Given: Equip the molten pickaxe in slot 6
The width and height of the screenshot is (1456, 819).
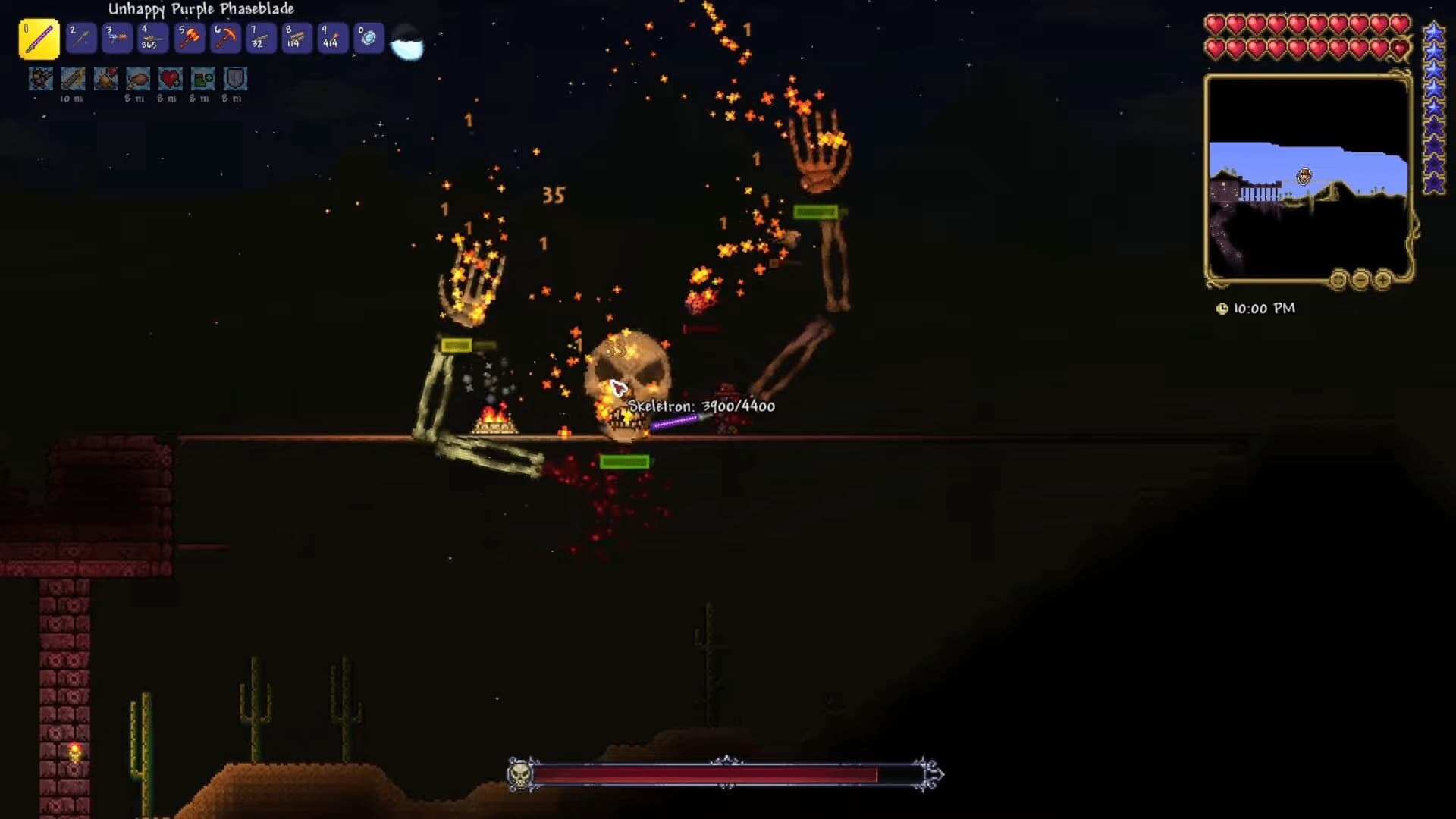Looking at the screenshot, I should 225,38.
